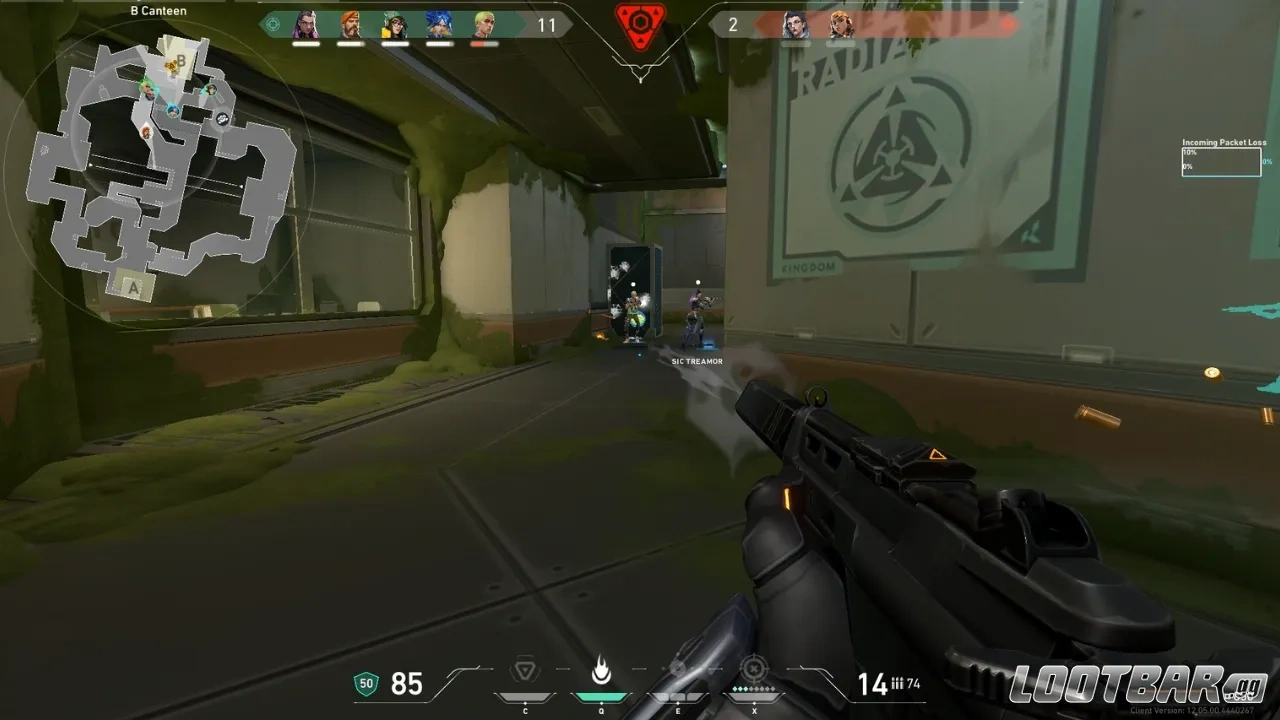The height and width of the screenshot is (720, 1280).
Task: Click the SIC TREAMOR enemy nameplate
Action: pos(697,361)
